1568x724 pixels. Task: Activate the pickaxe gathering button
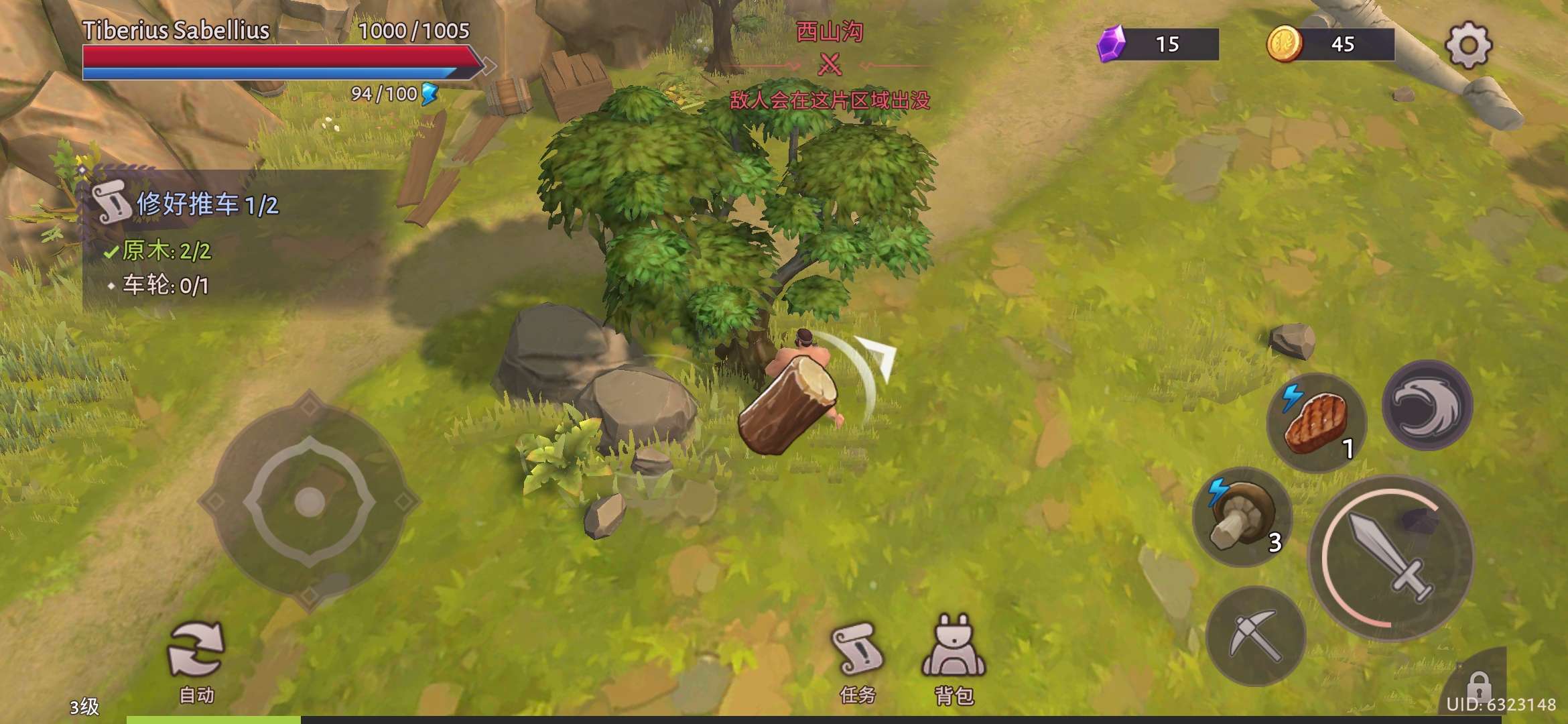[1255, 636]
